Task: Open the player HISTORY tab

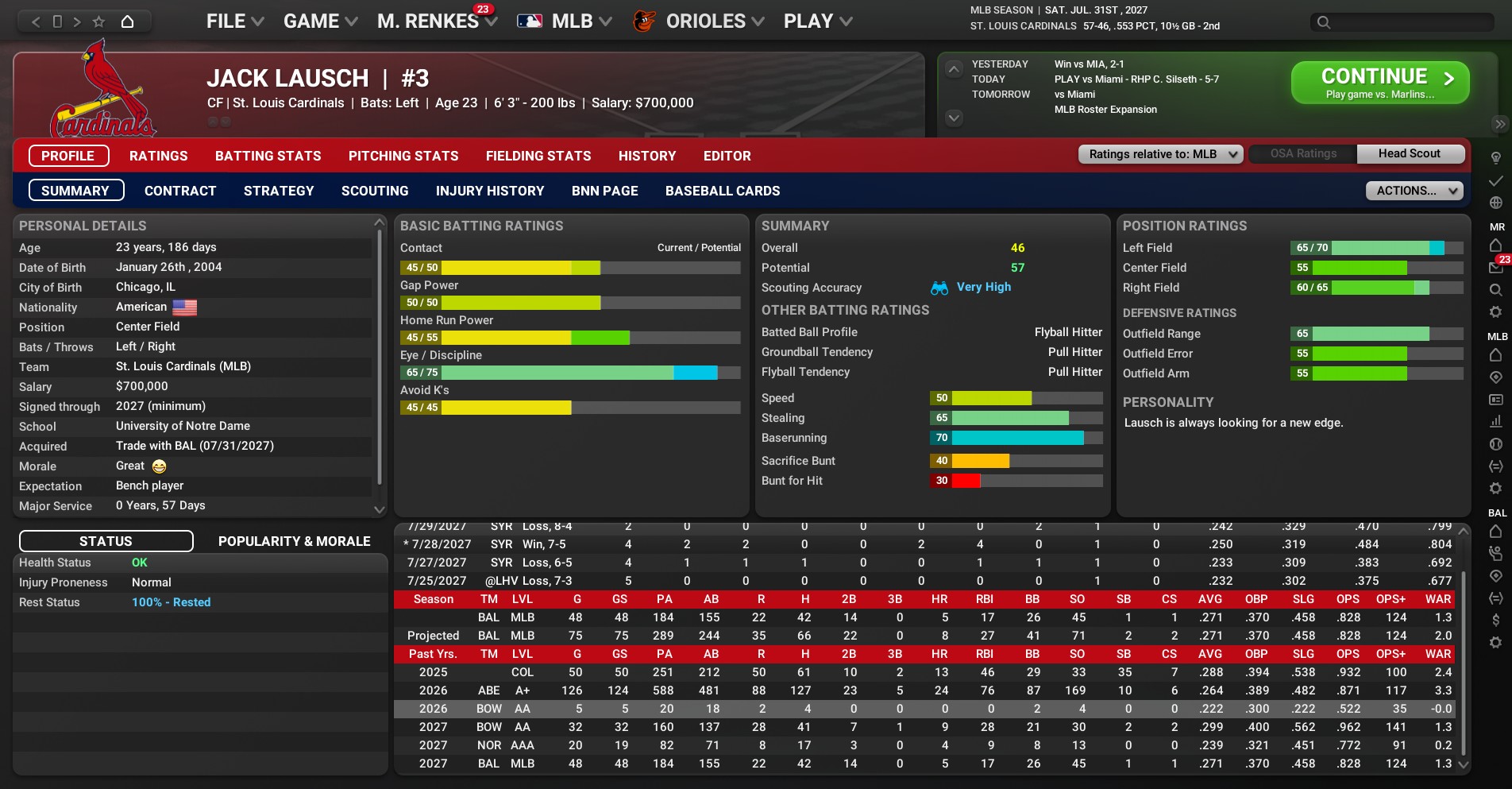Action: coord(647,156)
